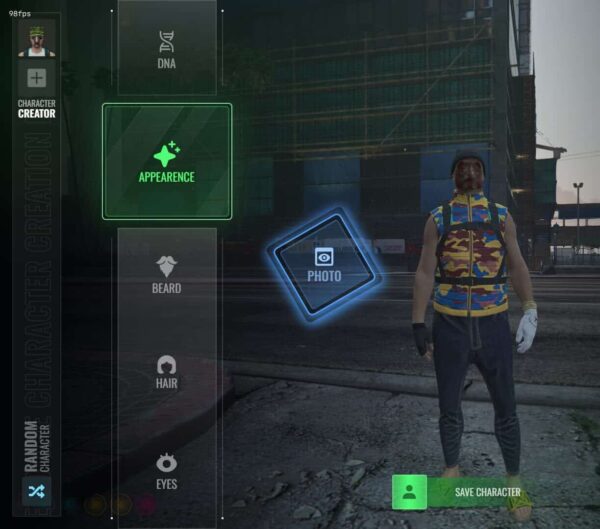
Task: Choose the Hair category
Action: (x=167, y=370)
